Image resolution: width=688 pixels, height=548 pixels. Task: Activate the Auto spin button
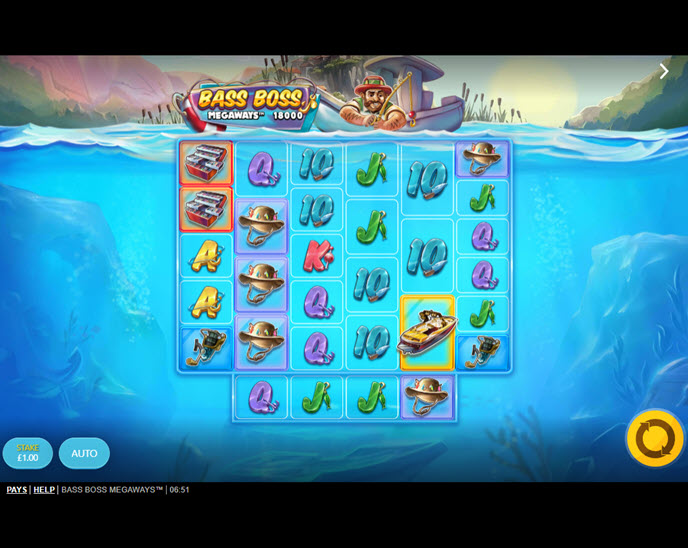(84, 453)
